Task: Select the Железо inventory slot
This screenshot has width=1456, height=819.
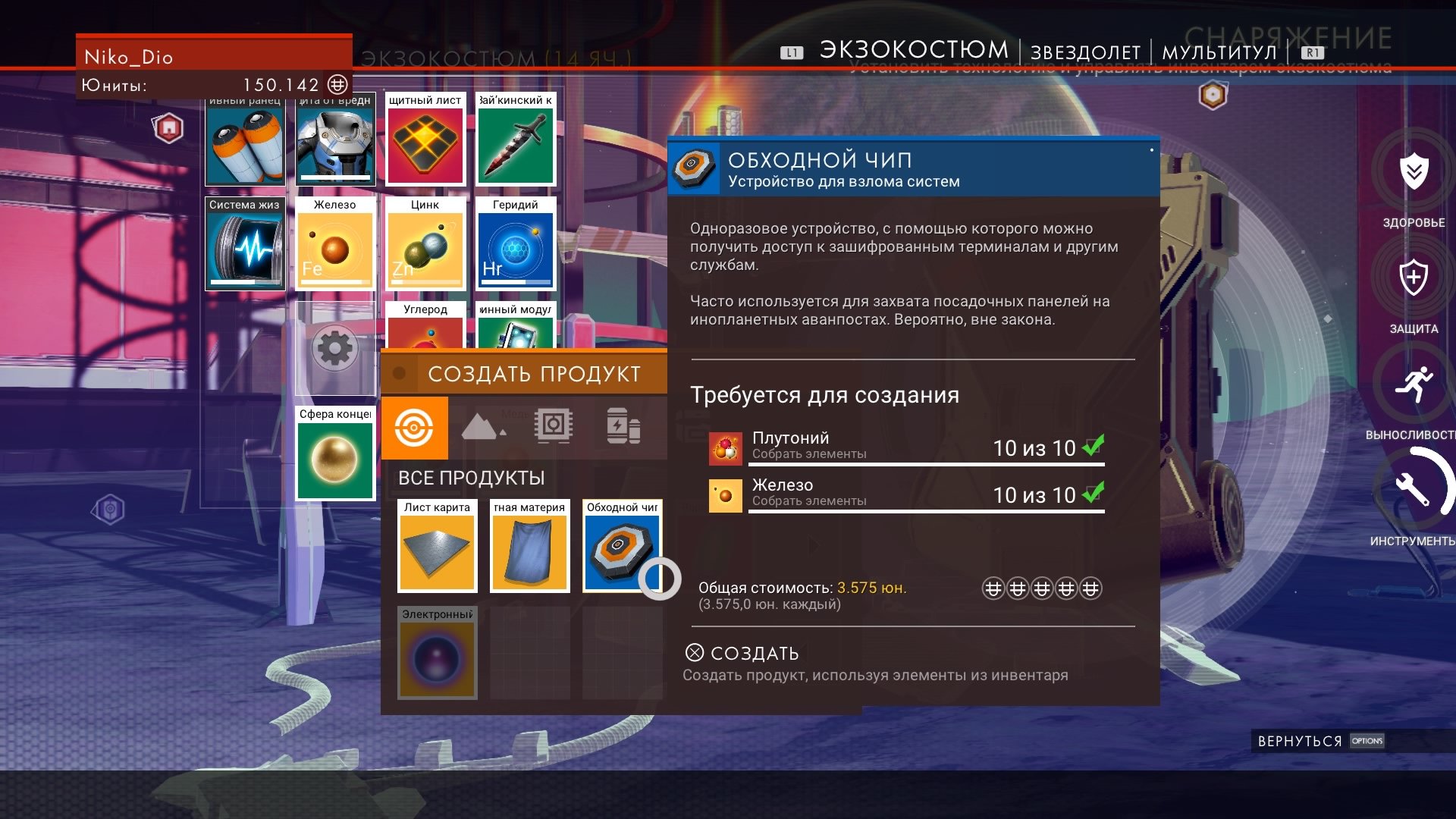Action: [x=335, y=244]
